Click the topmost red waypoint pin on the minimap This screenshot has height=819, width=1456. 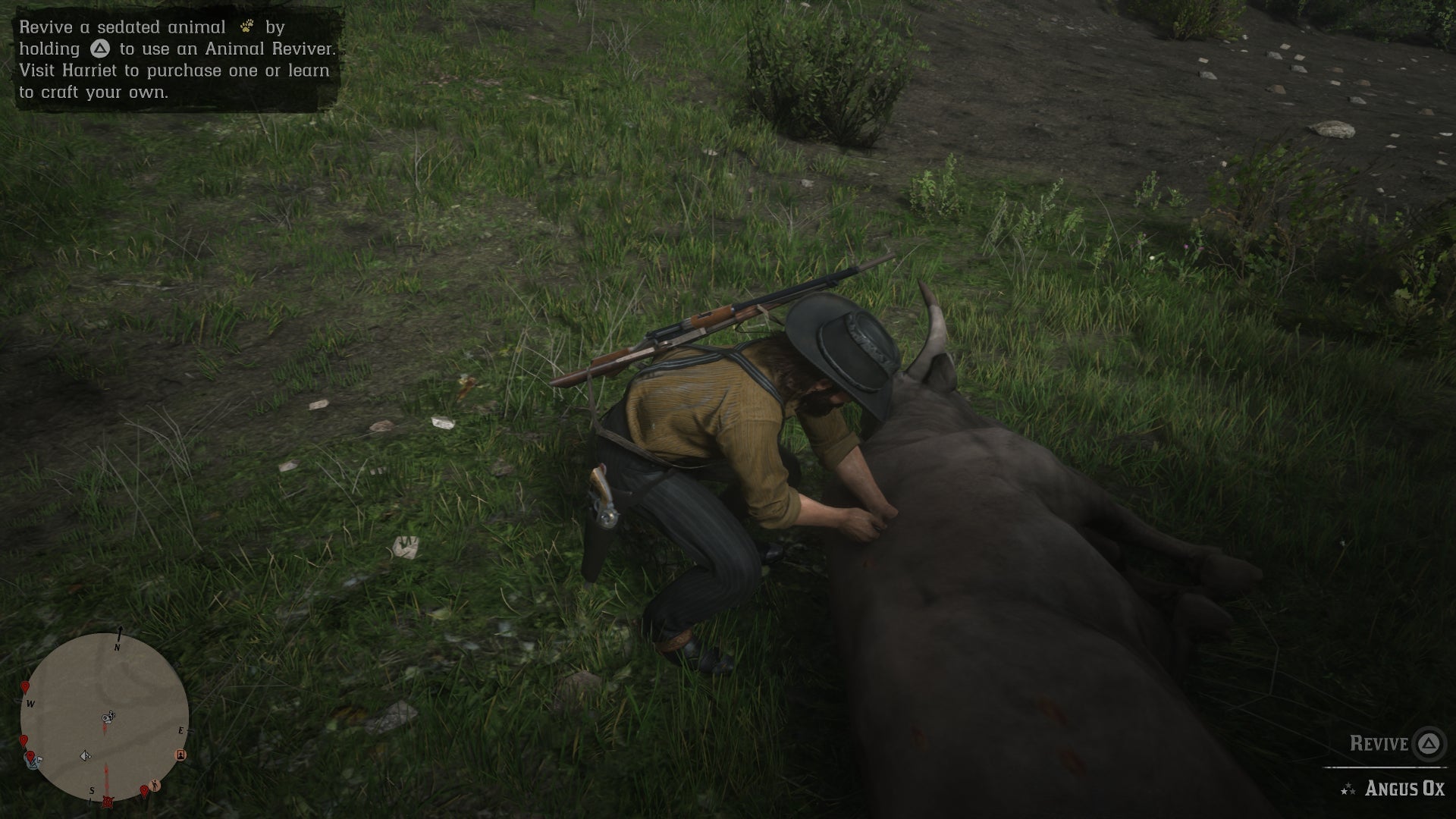(x=25, y=686)
